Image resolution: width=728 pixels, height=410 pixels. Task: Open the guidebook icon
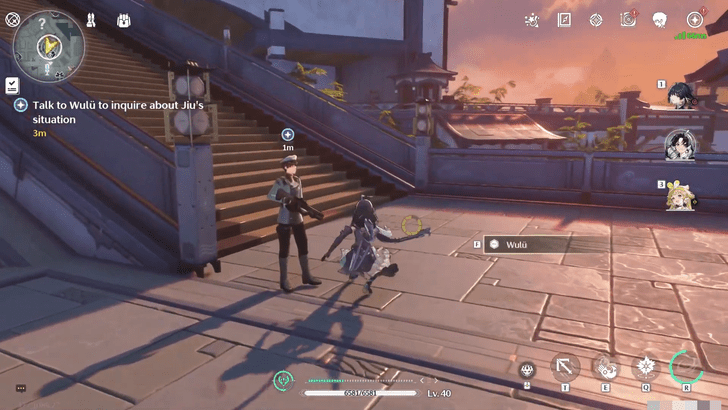coord(564,19)
